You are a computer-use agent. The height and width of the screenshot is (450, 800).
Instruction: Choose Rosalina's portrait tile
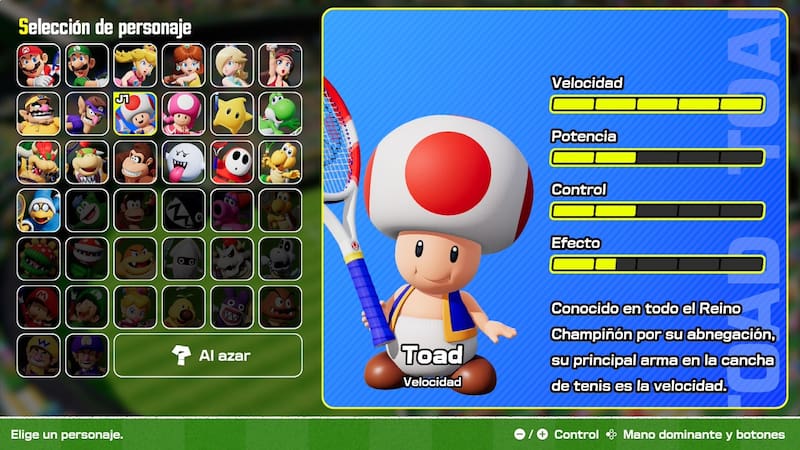(232, 65)
